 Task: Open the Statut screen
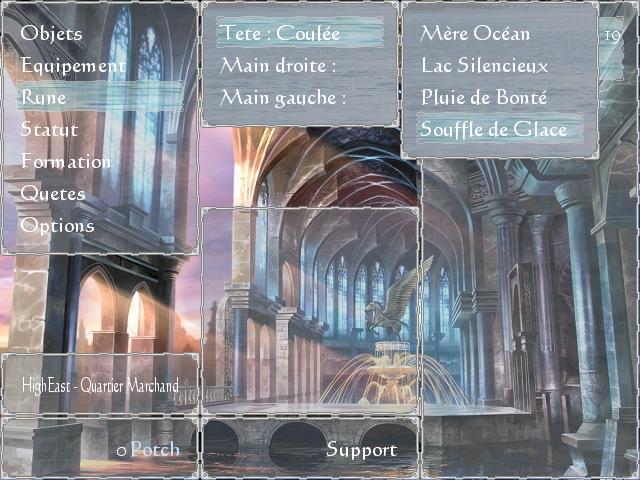(49, 130)
